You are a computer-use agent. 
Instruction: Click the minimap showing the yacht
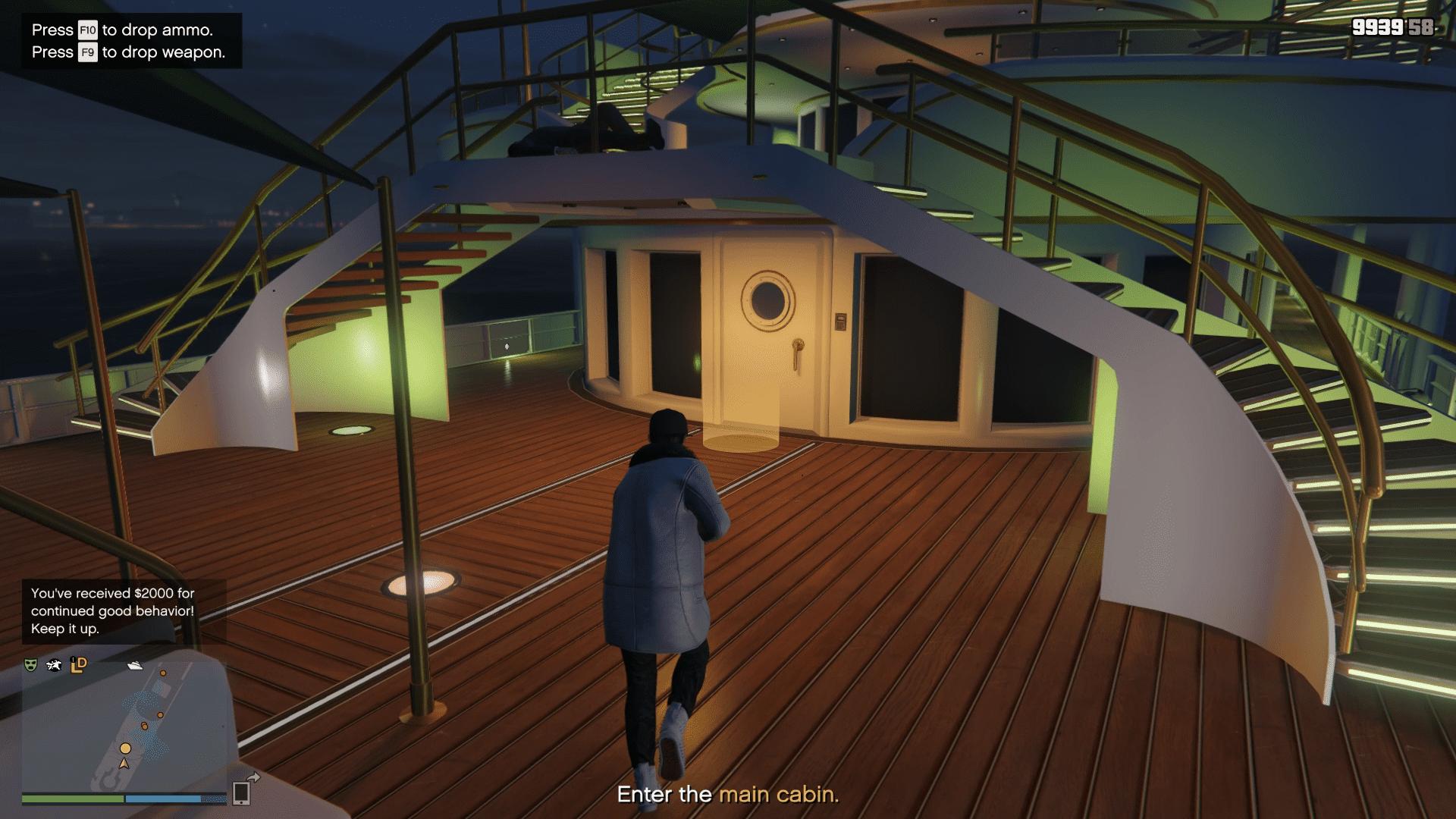[x=124, y=725]
